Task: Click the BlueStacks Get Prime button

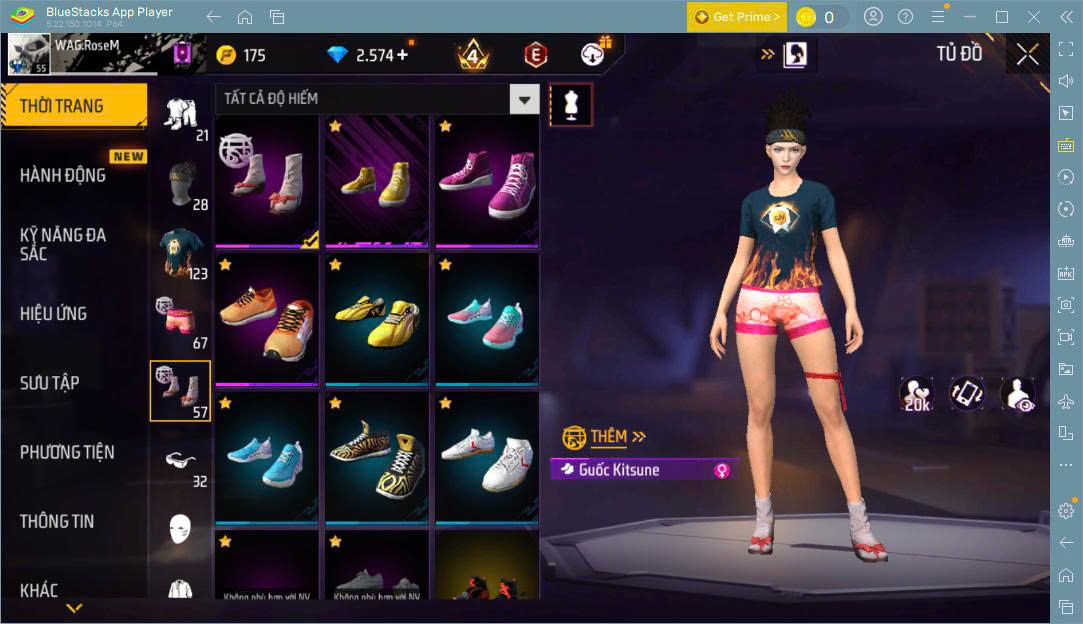Action: click(x=737, y=17)
